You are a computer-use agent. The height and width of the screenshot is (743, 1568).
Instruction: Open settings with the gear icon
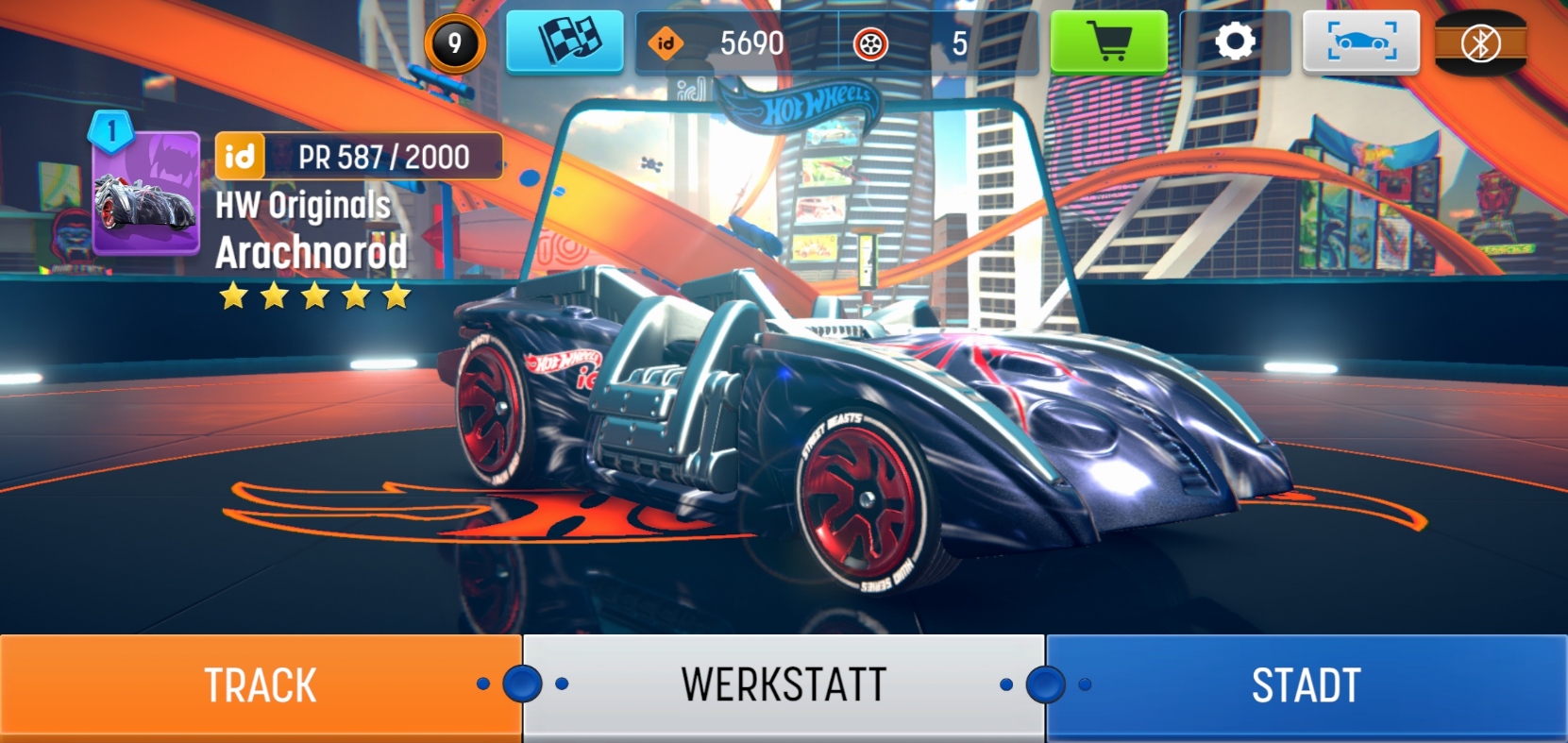(1234, 42)
